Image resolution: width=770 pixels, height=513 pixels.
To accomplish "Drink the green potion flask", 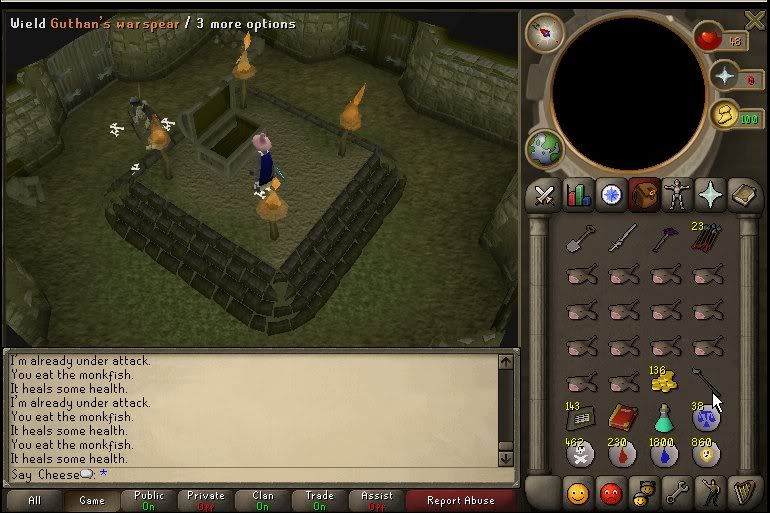I will 663,417.
